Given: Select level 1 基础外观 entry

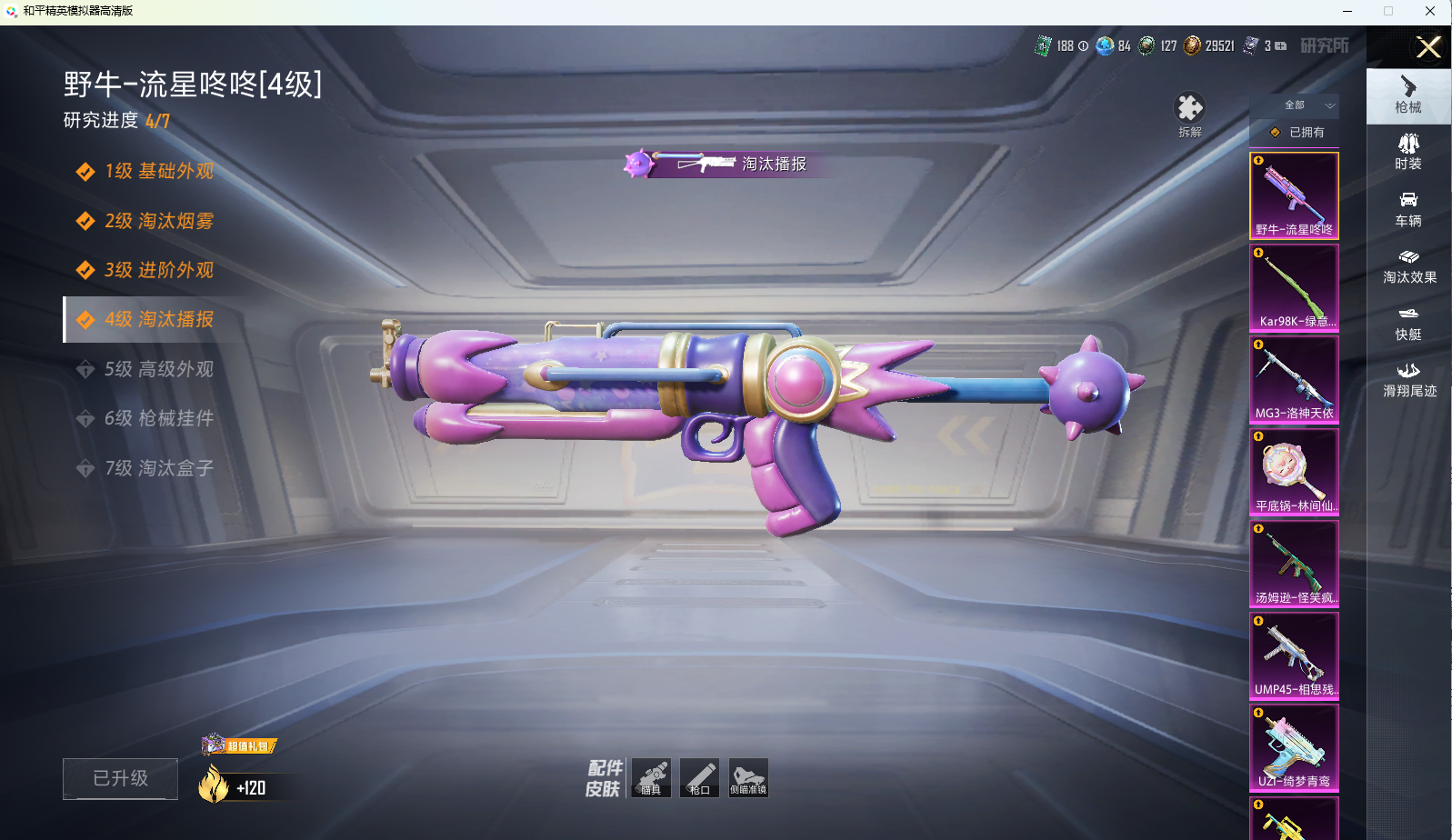Looking at the screenshot, I should click(159, 172).
